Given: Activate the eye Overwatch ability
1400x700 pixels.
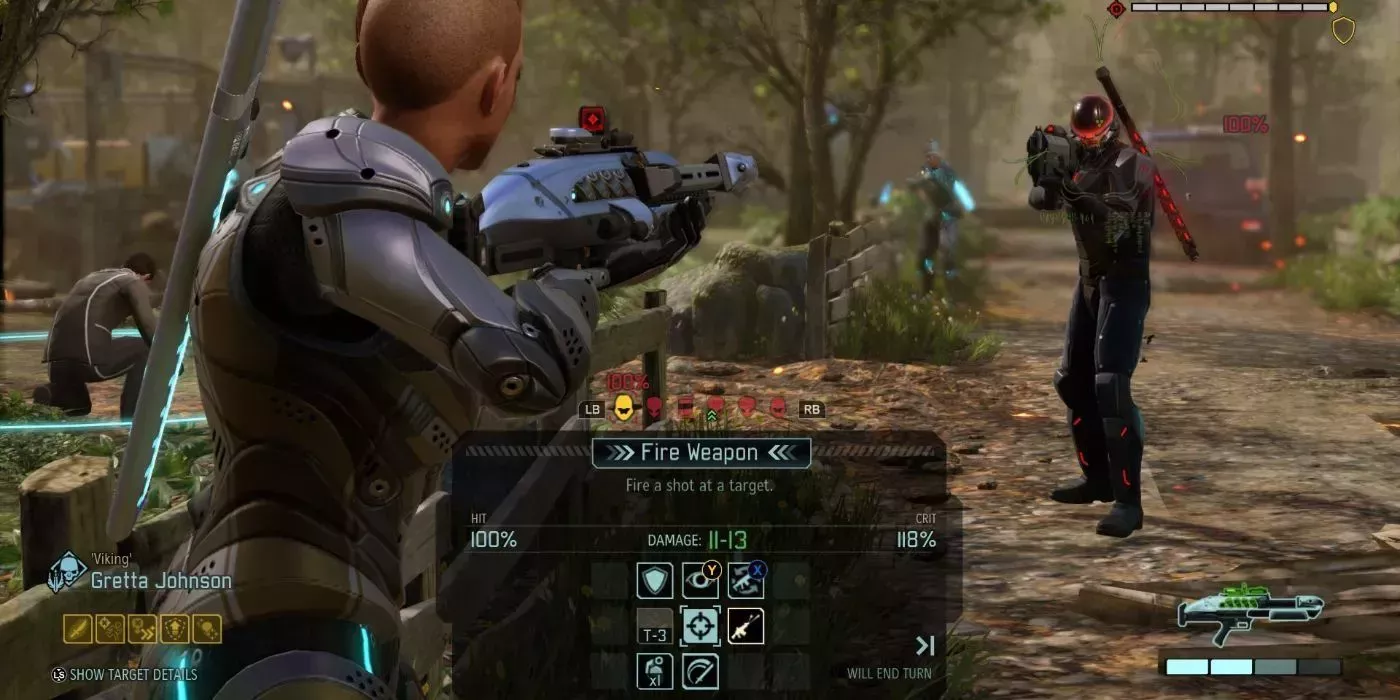Looking at the screenshot, I should click(700, 580).
